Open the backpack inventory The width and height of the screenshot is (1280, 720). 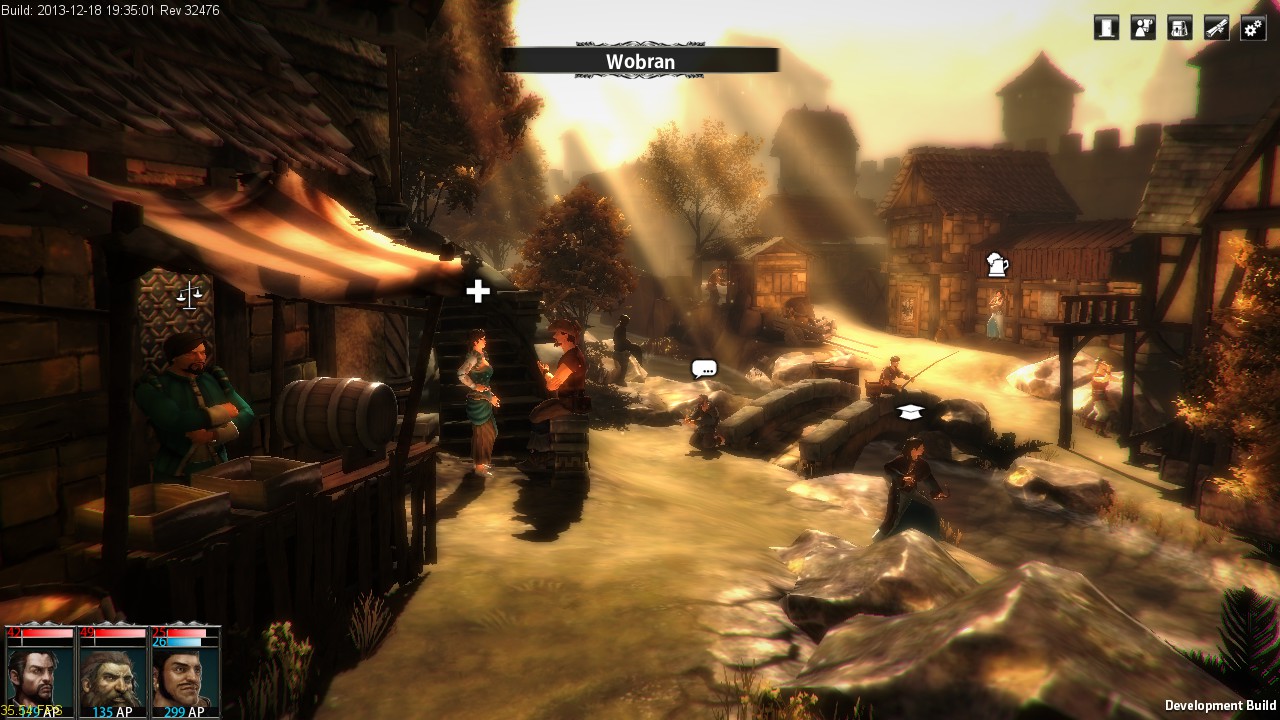point(1180,28)
